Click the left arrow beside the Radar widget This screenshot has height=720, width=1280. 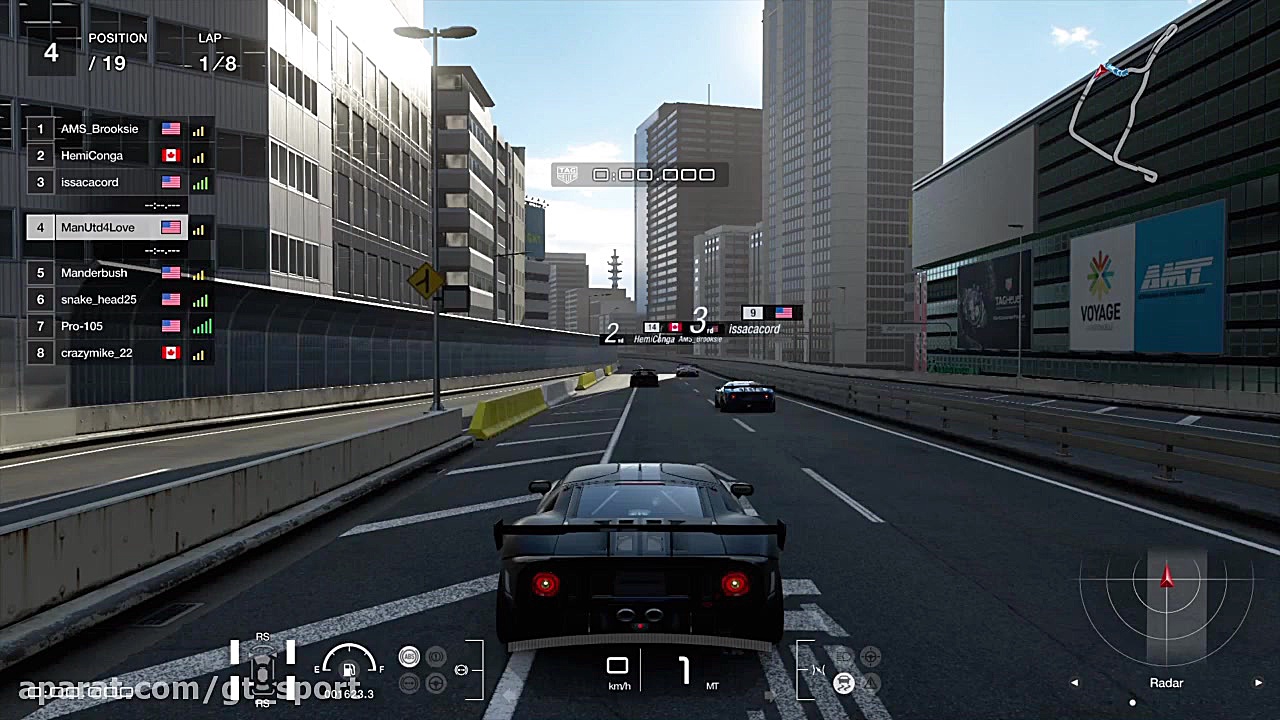click(x=1074, y=682)
